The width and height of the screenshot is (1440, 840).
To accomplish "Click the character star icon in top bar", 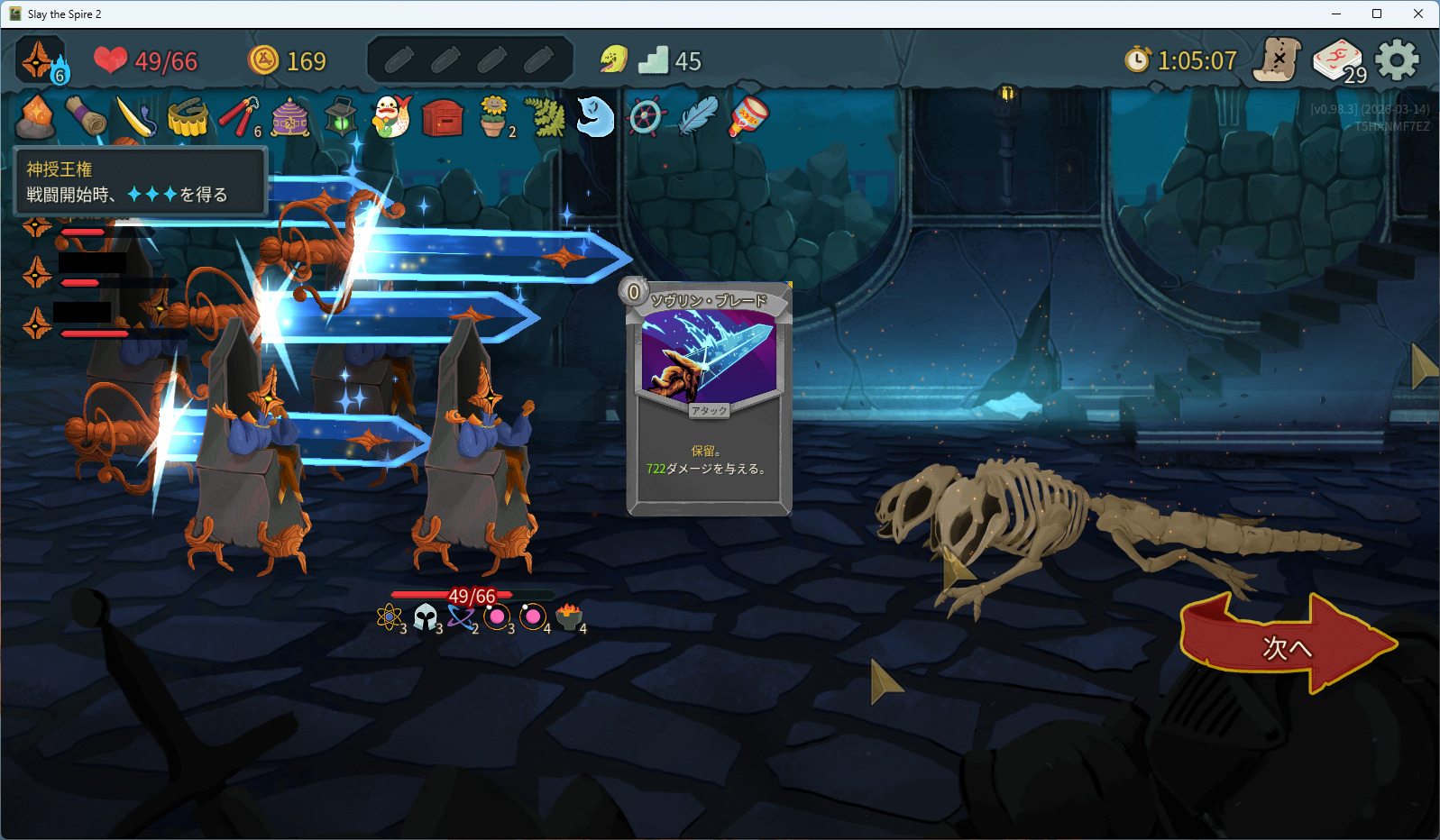I will click(39, 60).
